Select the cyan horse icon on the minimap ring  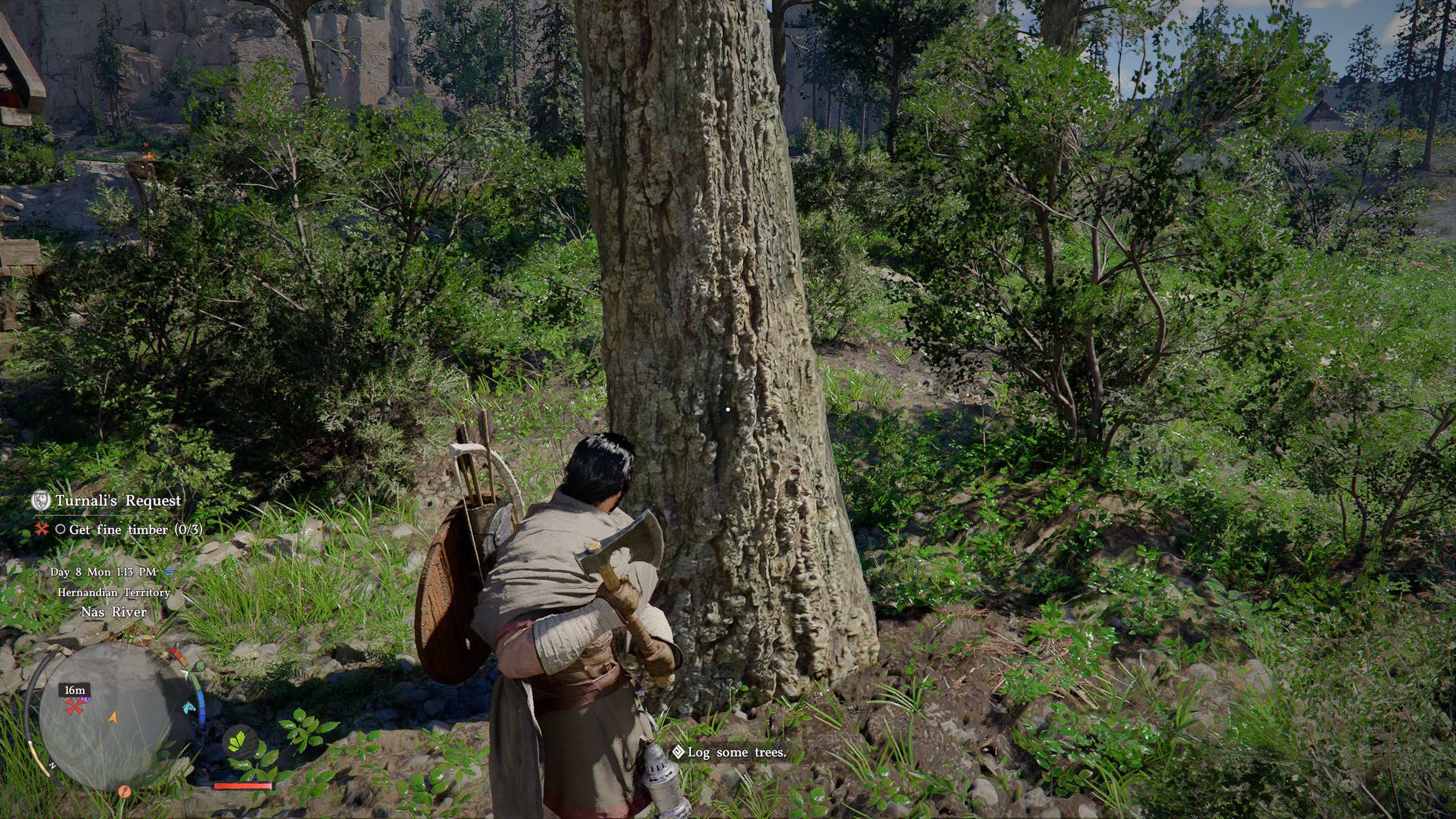[x=189, y=709]
